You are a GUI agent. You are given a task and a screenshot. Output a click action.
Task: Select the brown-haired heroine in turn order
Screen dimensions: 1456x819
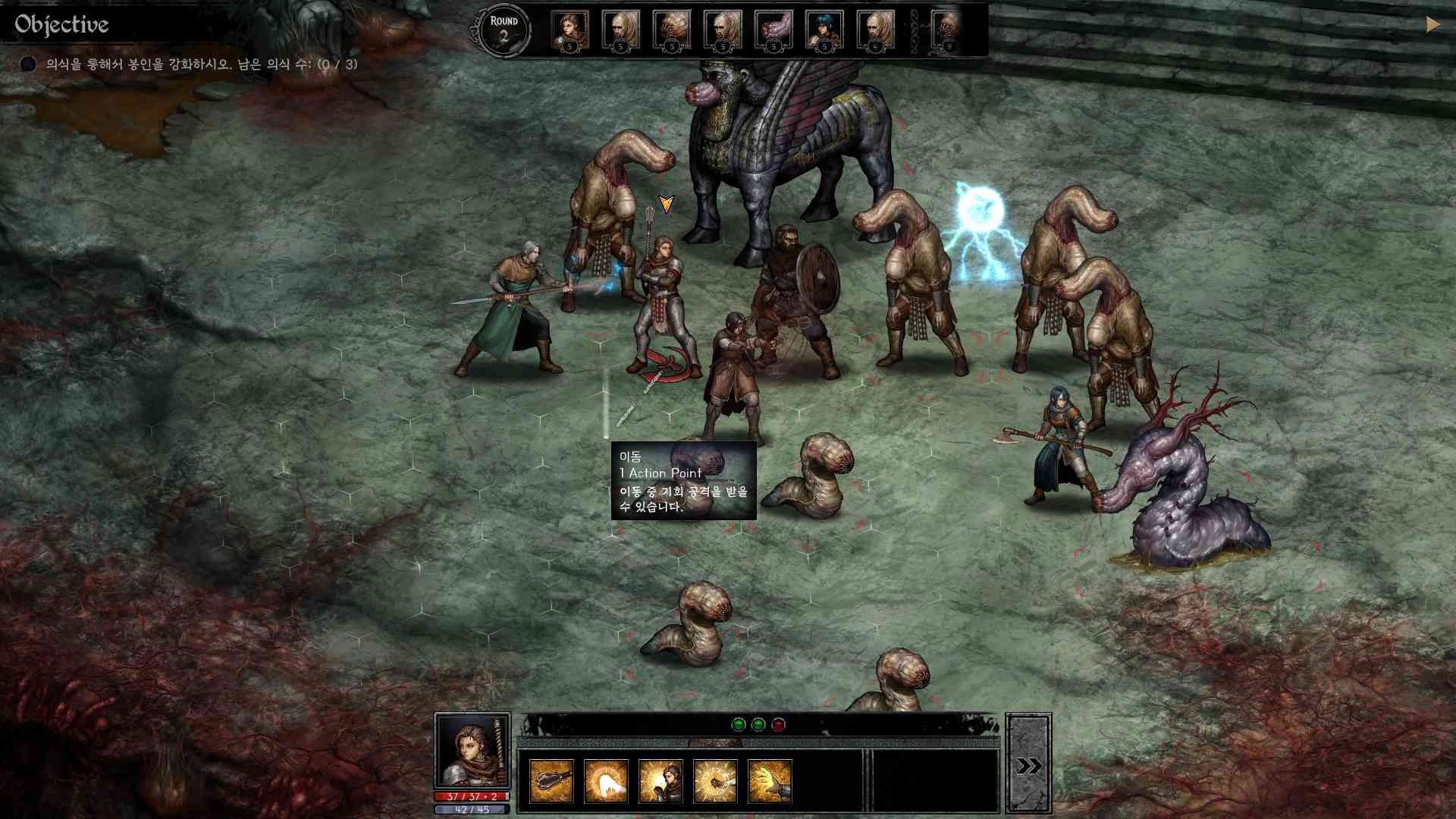click(570, 30)
